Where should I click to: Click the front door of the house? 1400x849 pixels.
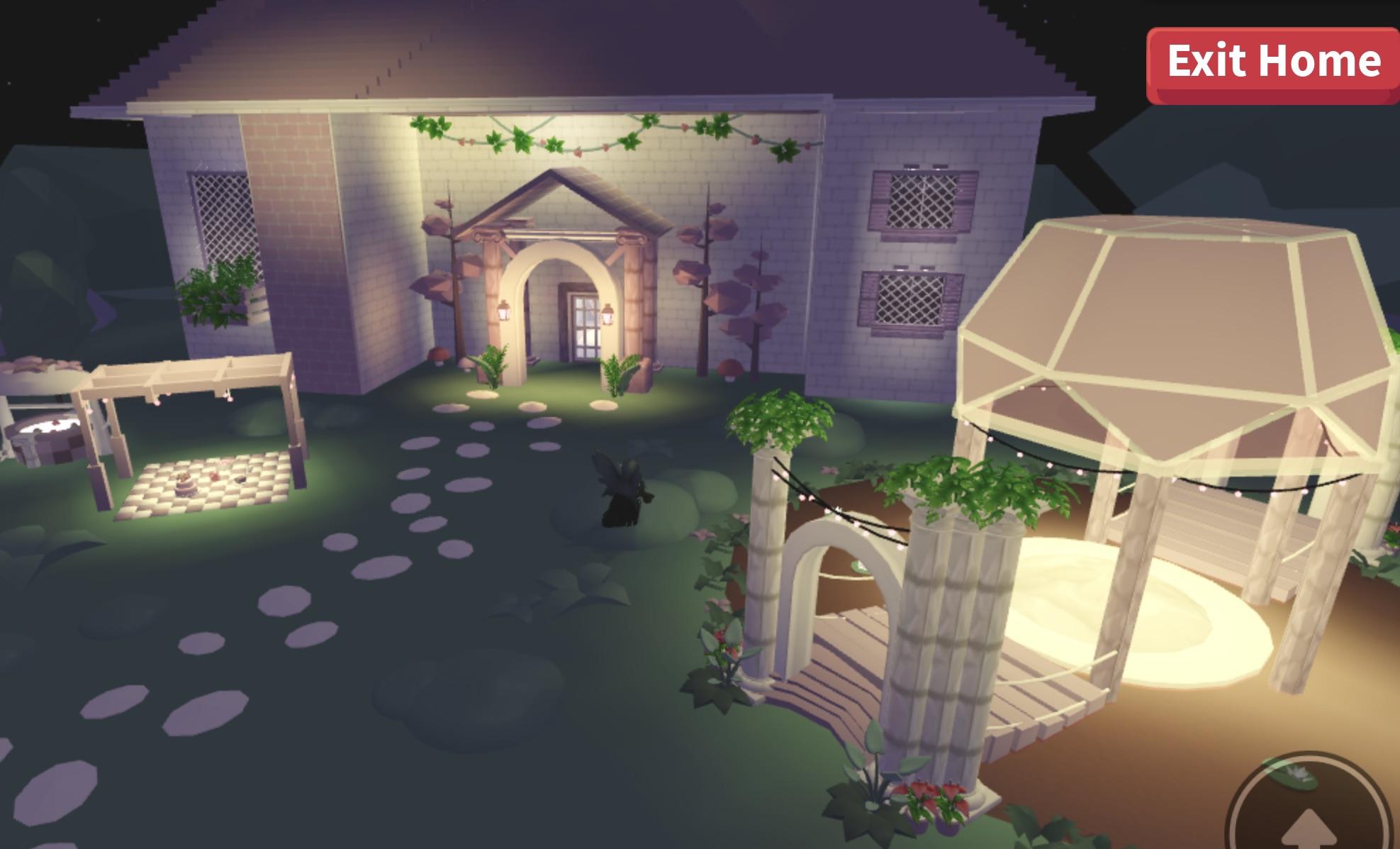[x=585, y=326]
